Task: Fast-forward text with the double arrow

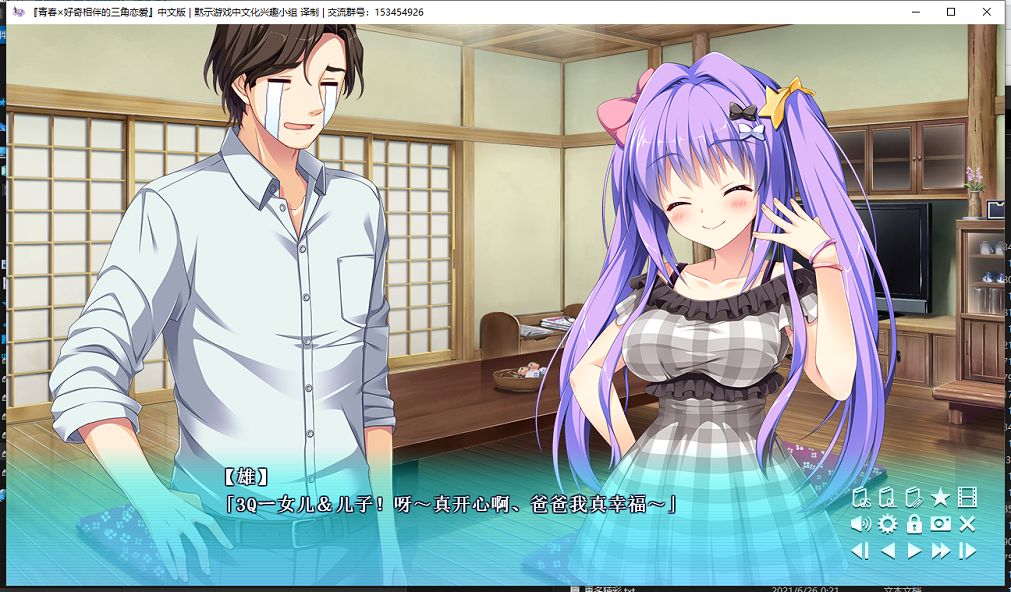Action: [940, 551]
